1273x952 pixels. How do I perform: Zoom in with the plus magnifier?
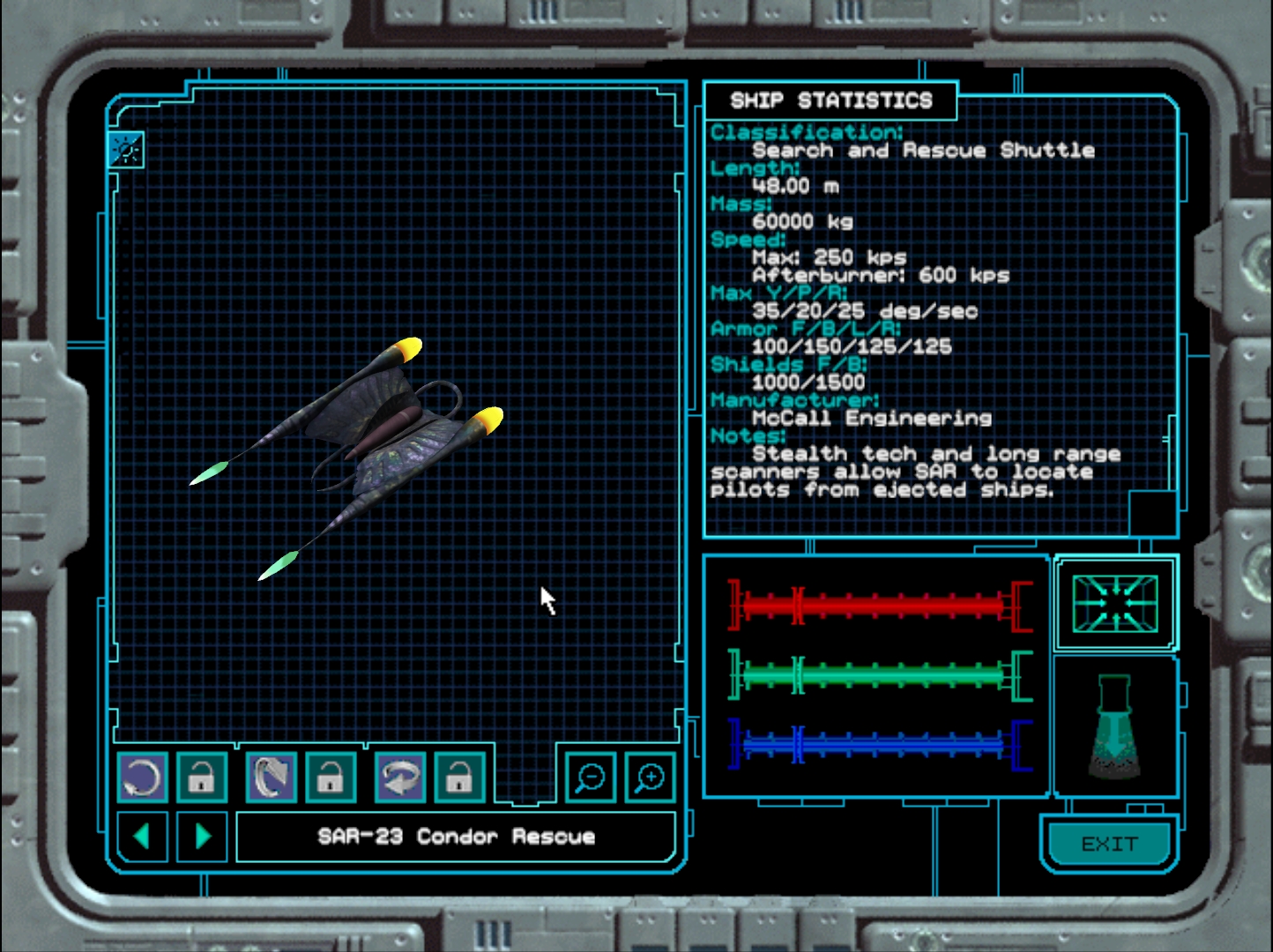(x=650, y=777)
